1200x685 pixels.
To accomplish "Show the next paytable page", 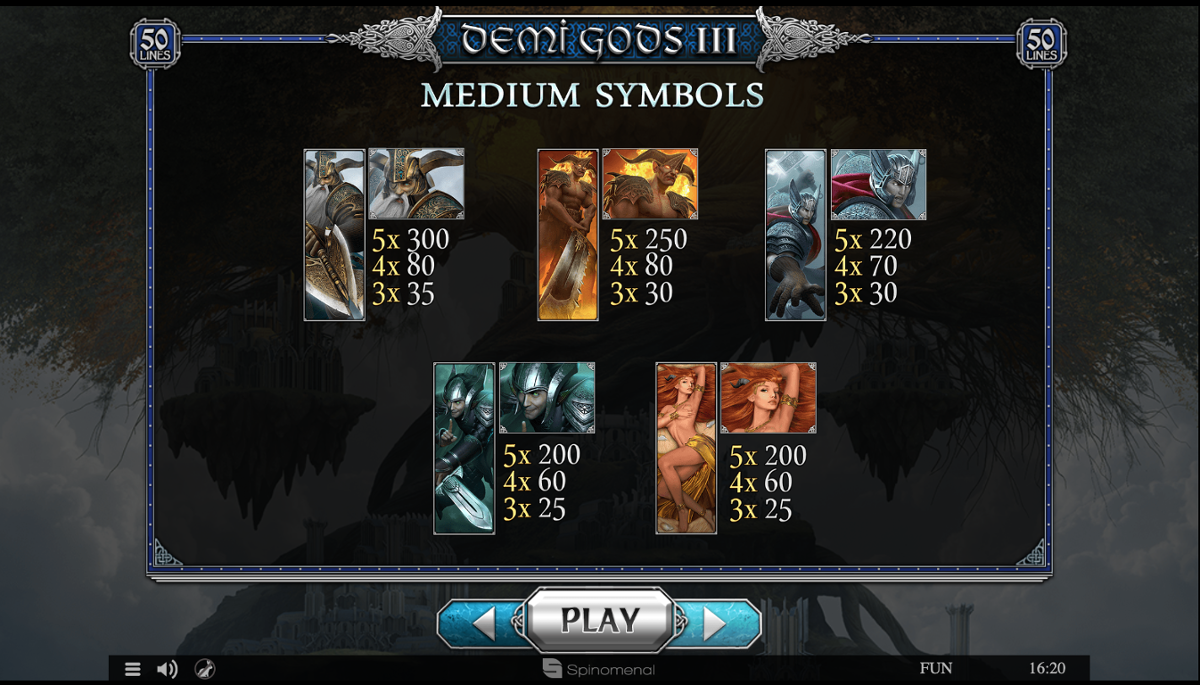I will coord(715,624).
